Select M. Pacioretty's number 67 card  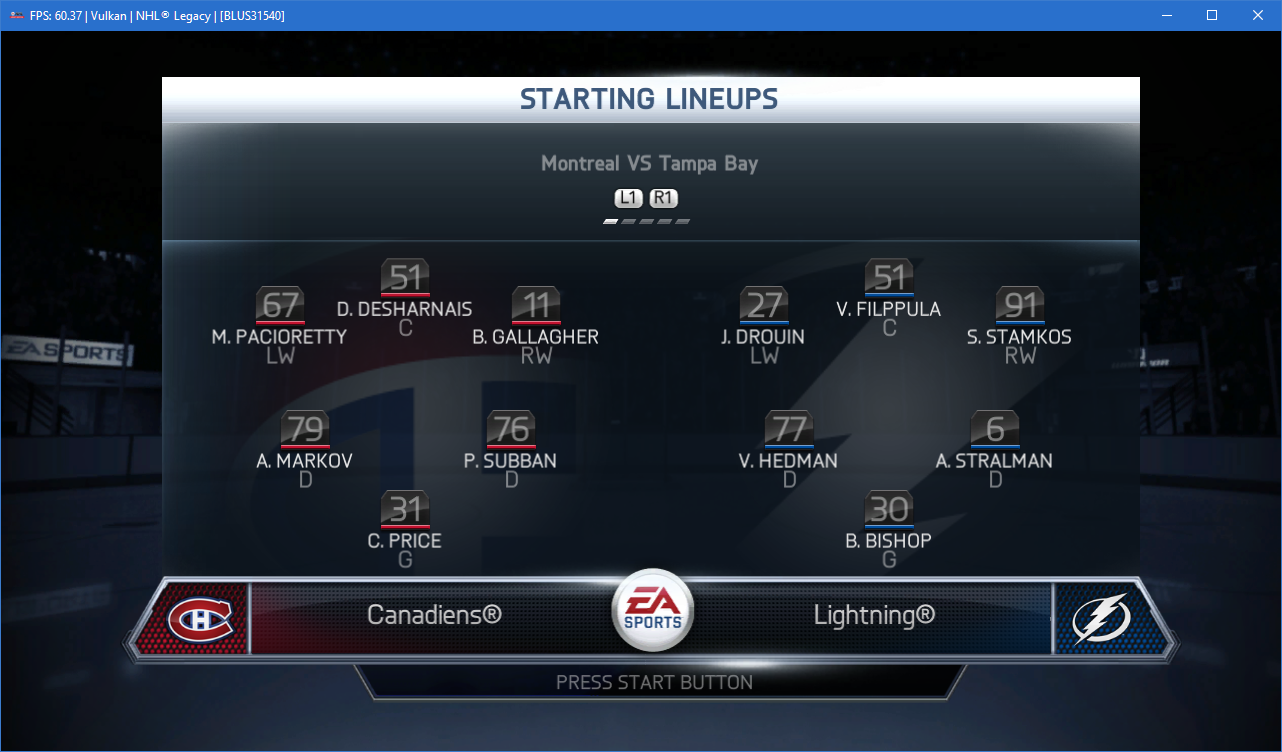pos(281,305)
